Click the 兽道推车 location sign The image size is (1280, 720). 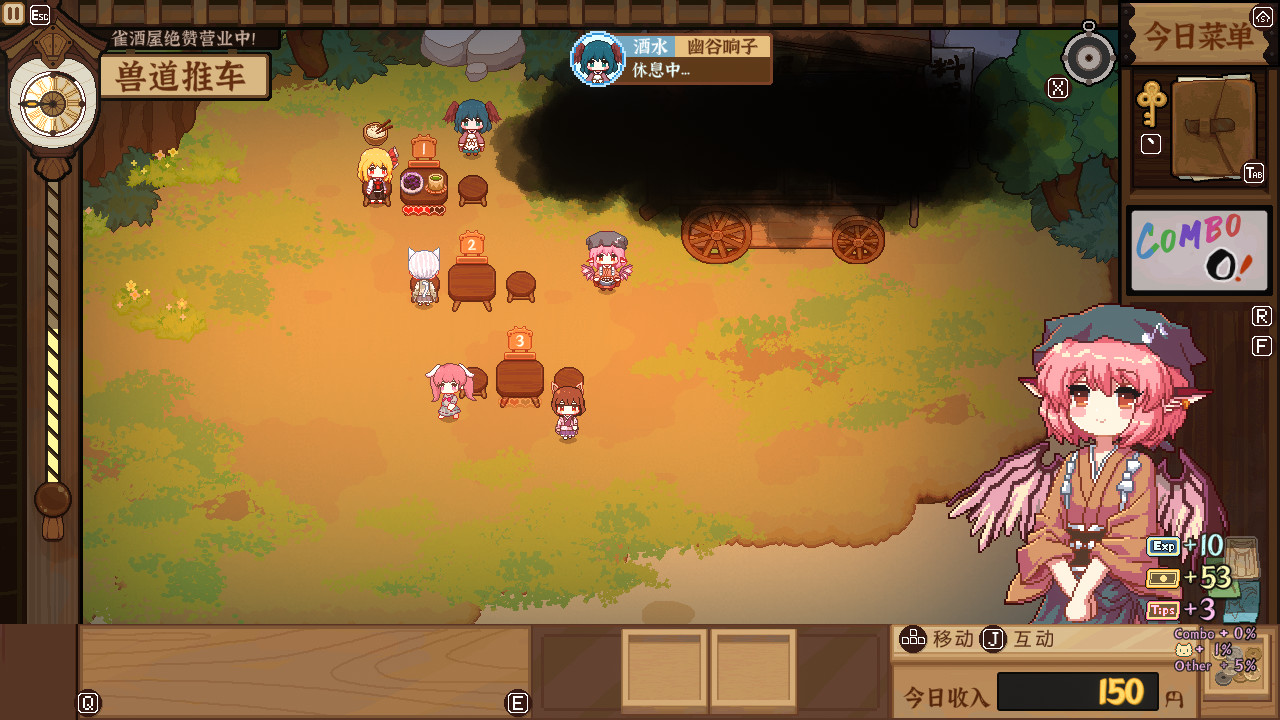(x=184, y=77)
